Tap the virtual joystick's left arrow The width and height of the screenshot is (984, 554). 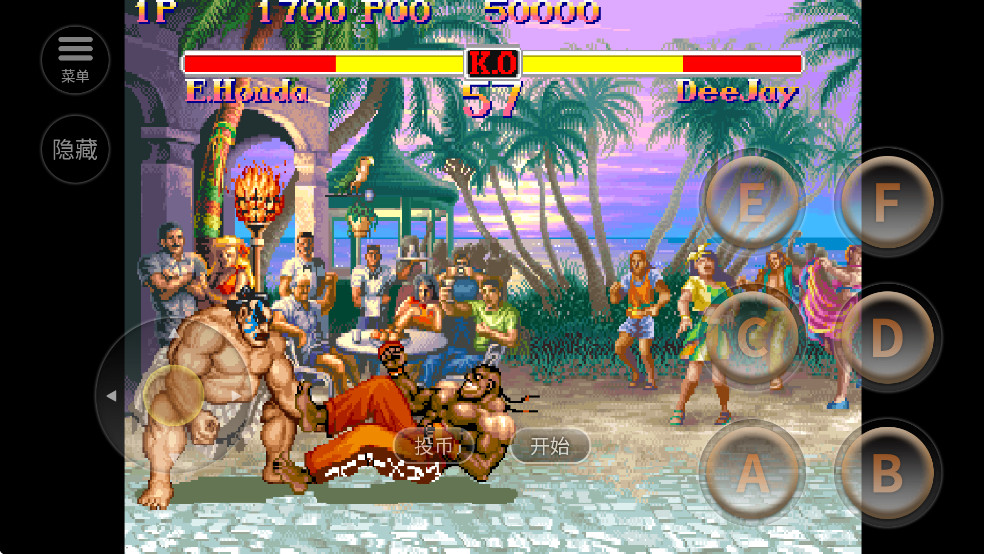111,396
